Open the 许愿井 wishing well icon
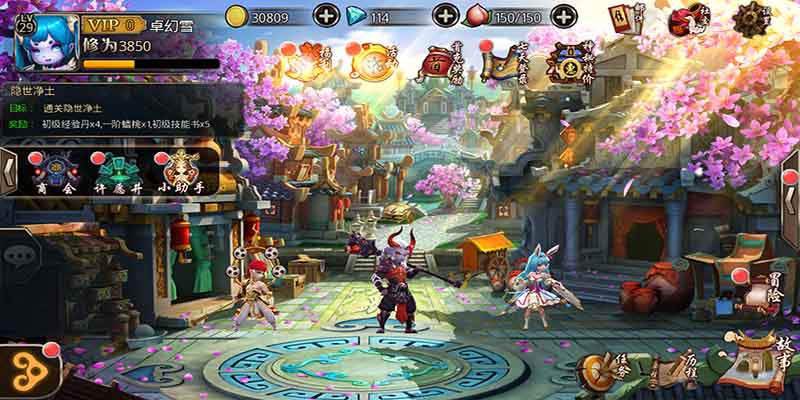The width and height of the screenshot is (800, 400). (115, 172)
